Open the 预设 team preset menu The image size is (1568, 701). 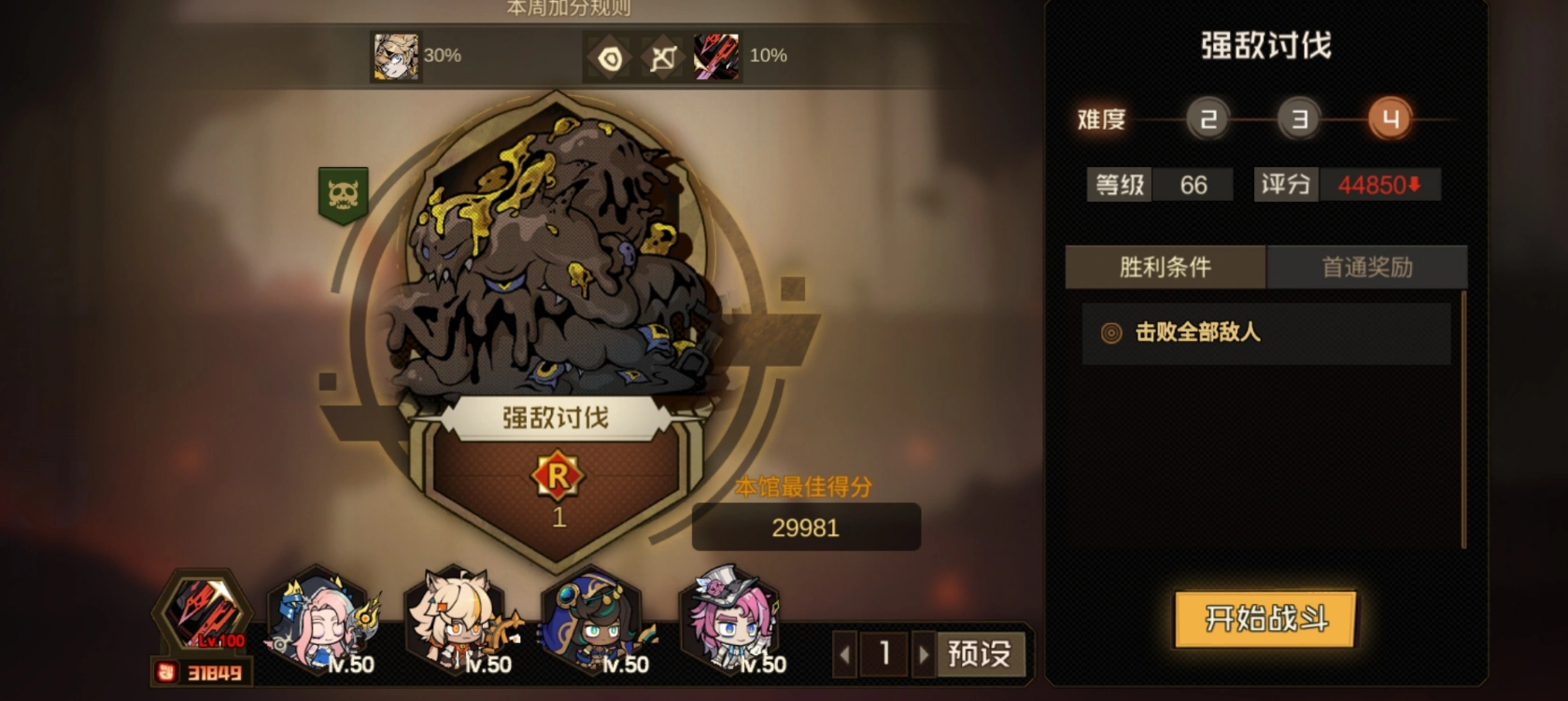coord(979,653)
